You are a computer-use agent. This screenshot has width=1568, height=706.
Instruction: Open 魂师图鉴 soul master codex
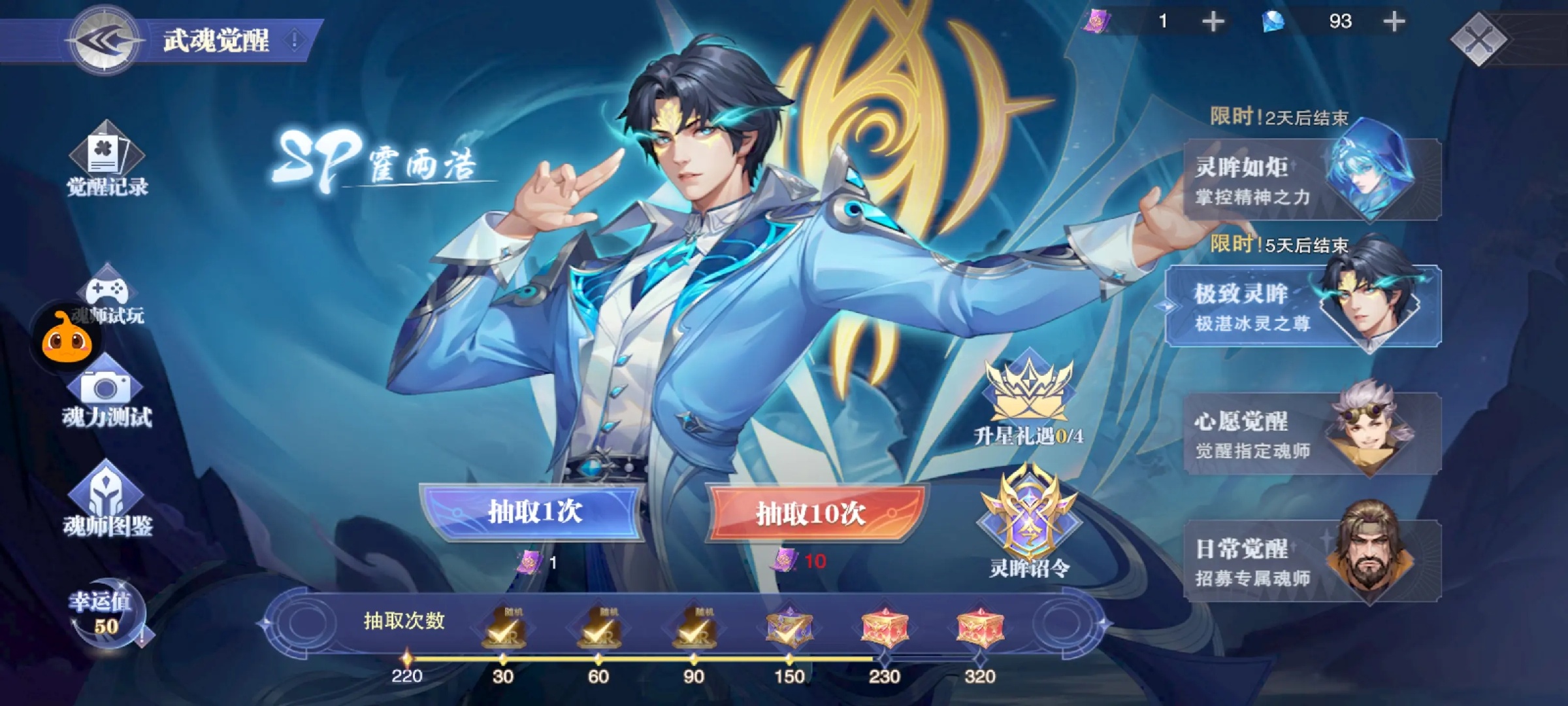click(107, 500)
